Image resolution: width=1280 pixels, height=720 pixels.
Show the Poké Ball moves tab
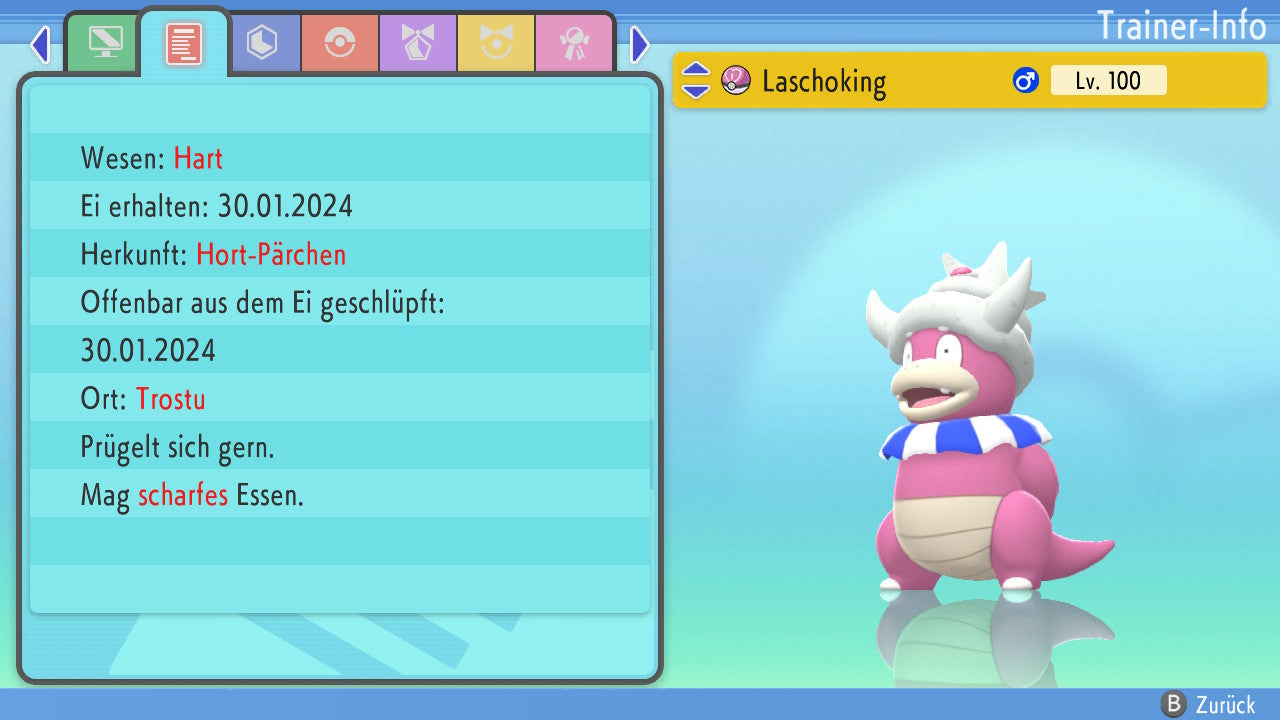[340, 43]
